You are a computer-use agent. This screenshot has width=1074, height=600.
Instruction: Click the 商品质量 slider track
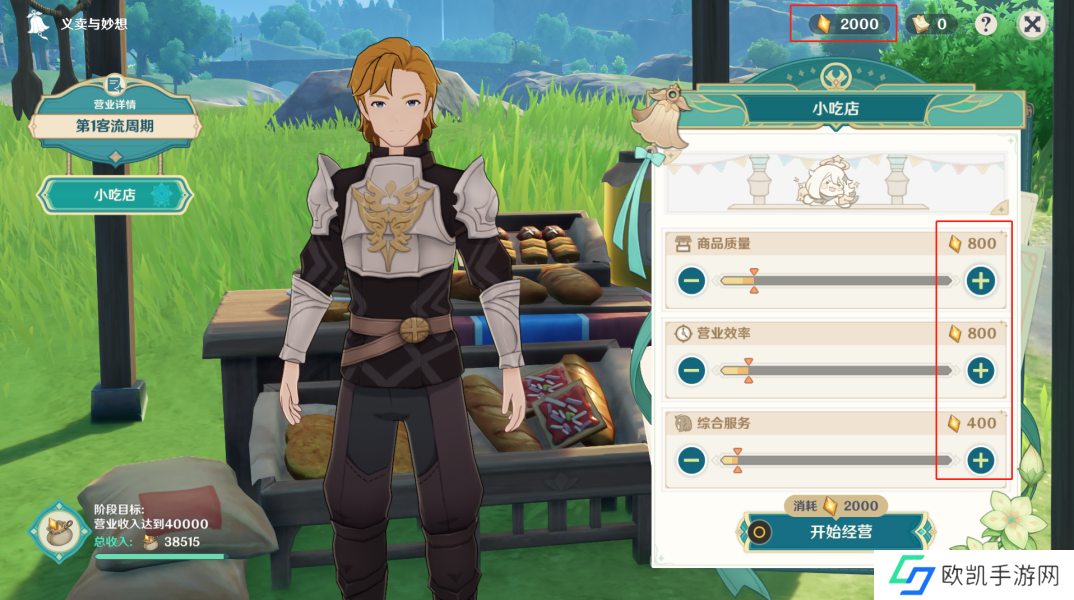836,281
